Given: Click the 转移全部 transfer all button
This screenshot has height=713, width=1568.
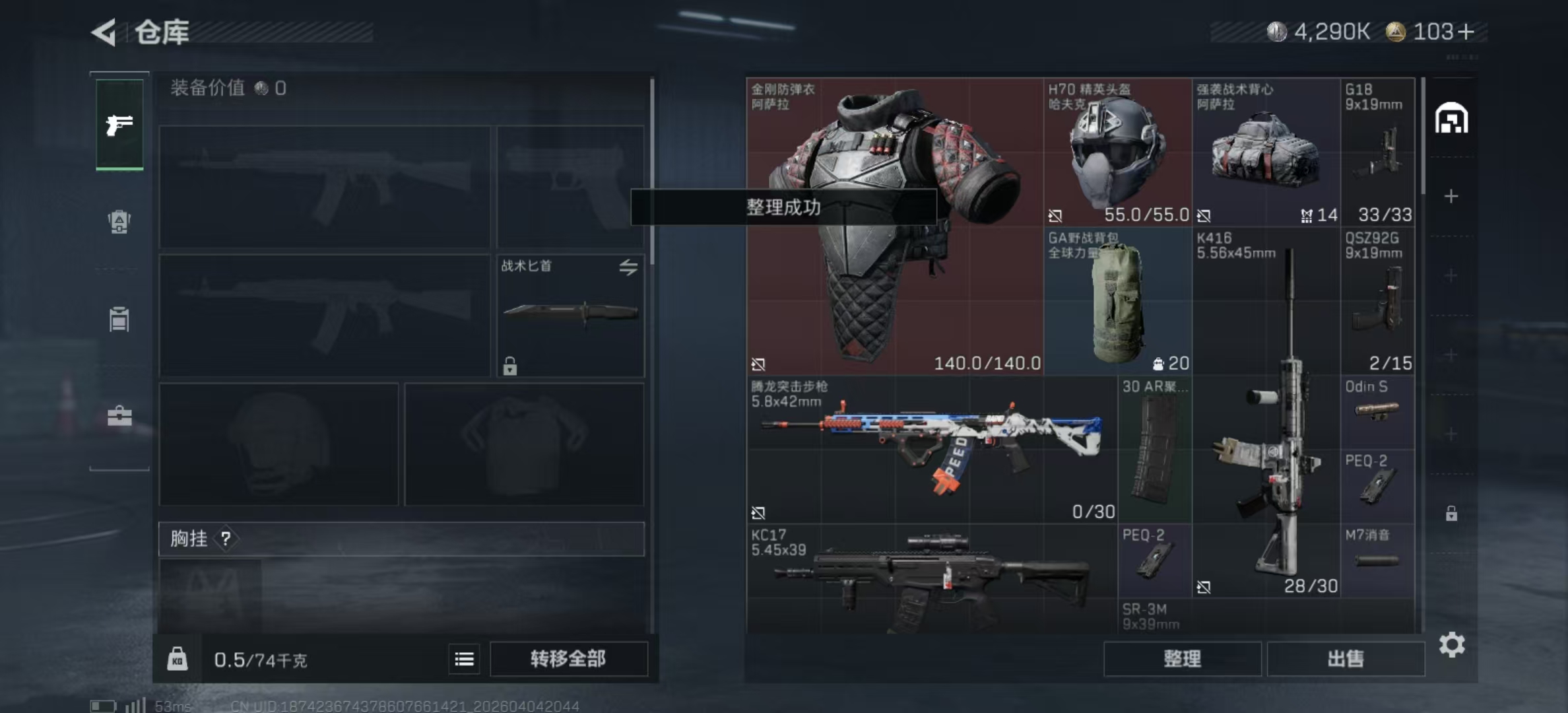Looking at the screenshot, I should [x=568, y=659].
